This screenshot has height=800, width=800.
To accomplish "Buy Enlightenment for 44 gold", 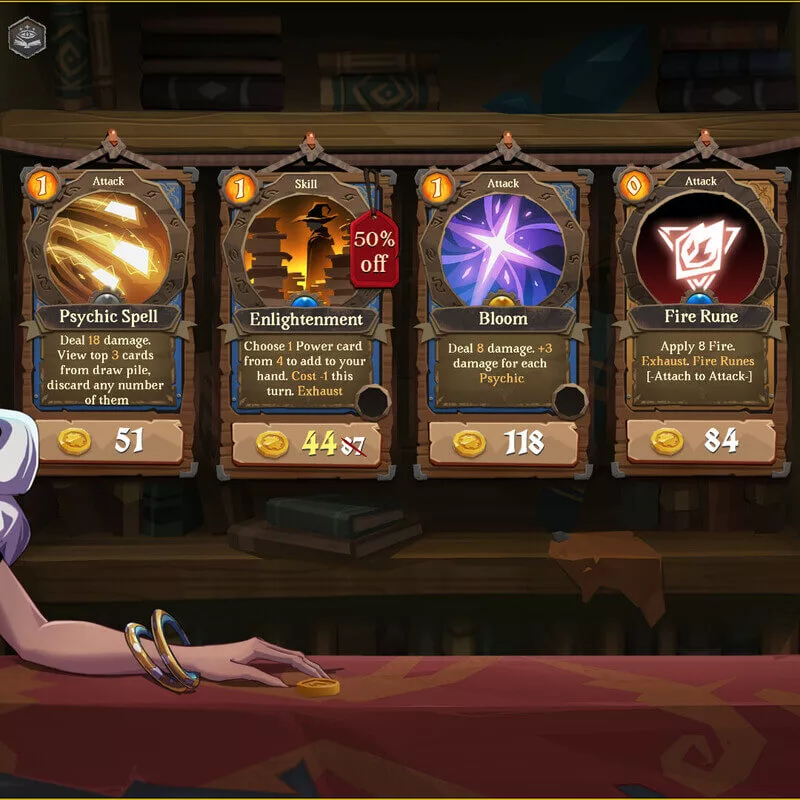I will pyautogui.click(x=306, y=443).
